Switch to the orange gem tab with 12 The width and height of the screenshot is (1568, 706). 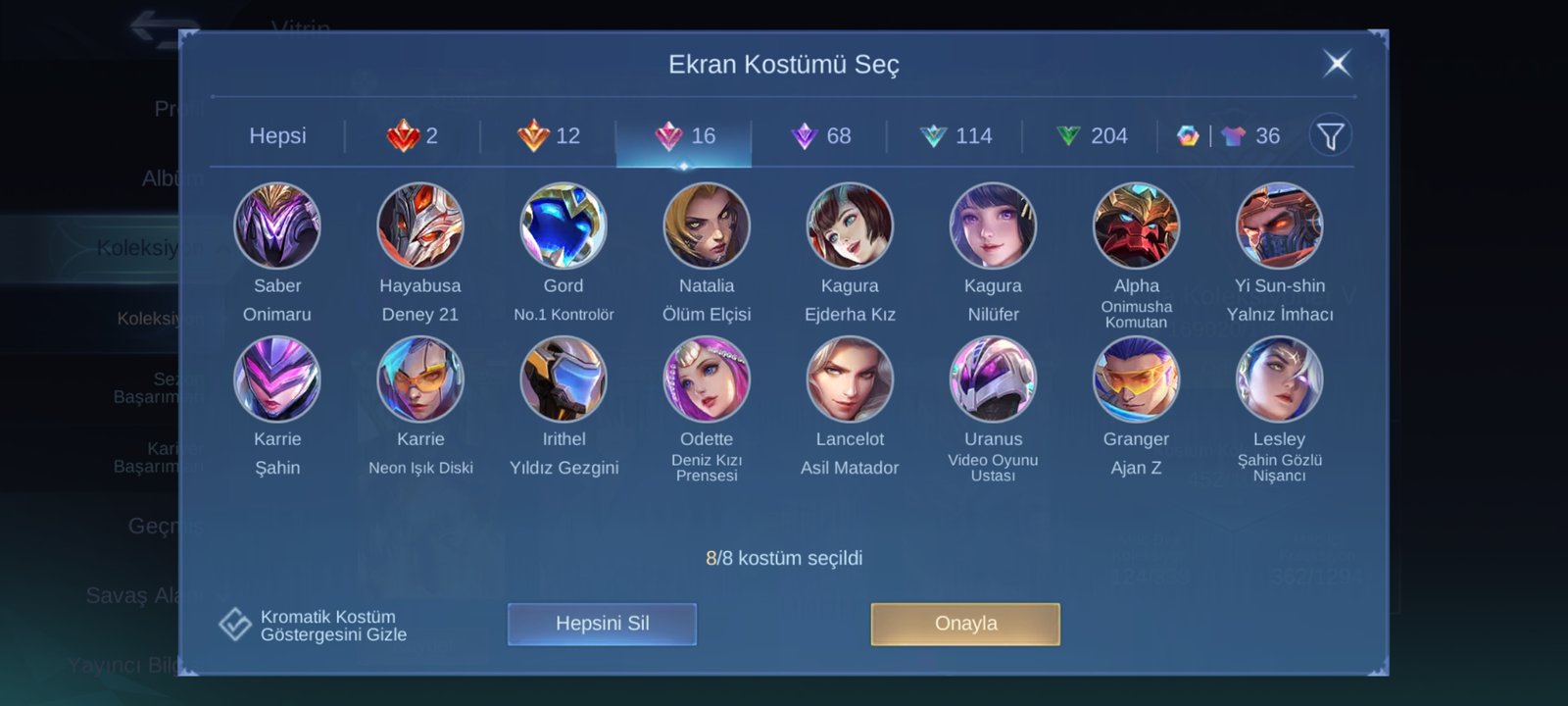548,136
